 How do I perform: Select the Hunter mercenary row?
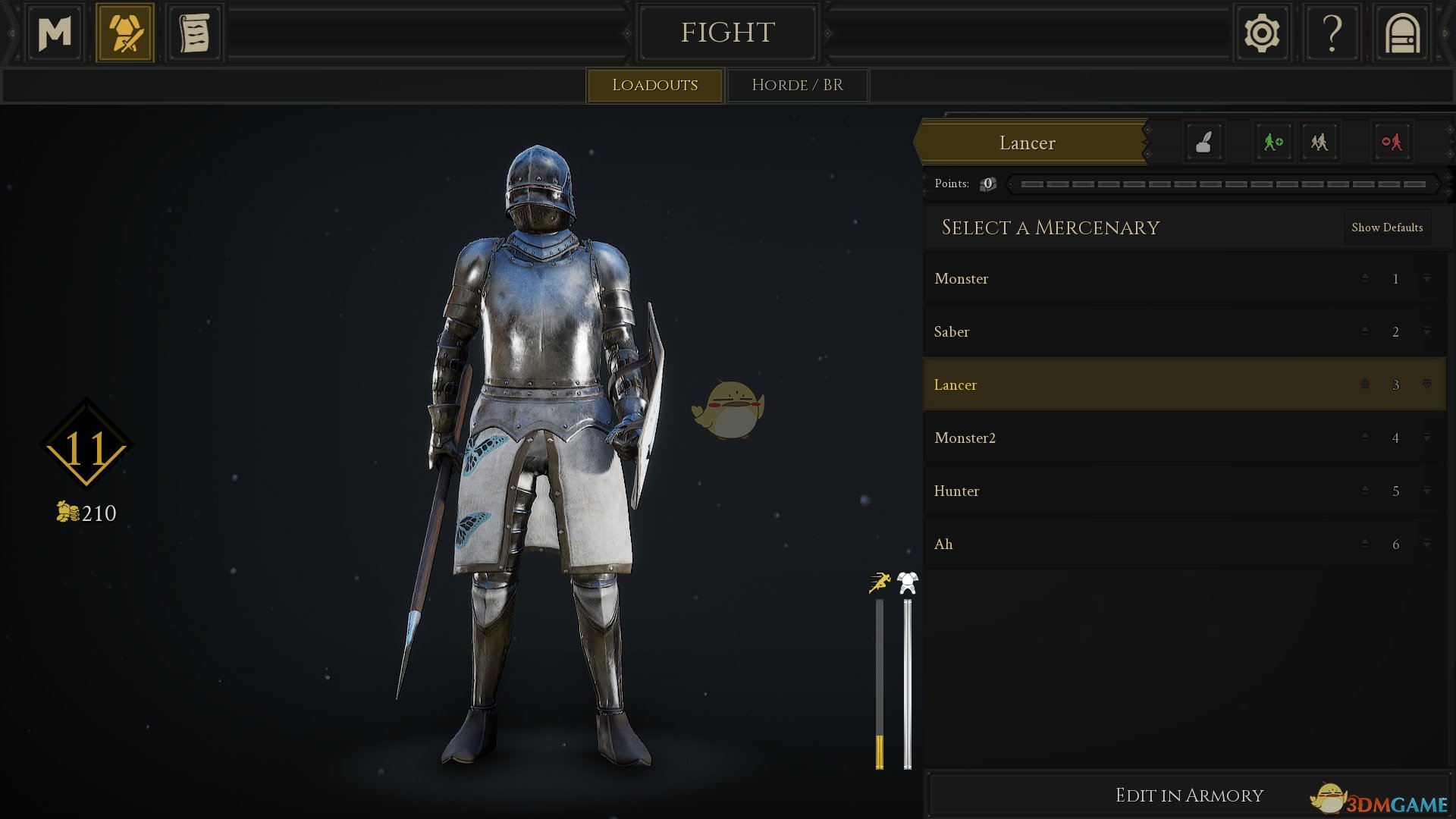pyautogui.click(x=1137, y=491)
